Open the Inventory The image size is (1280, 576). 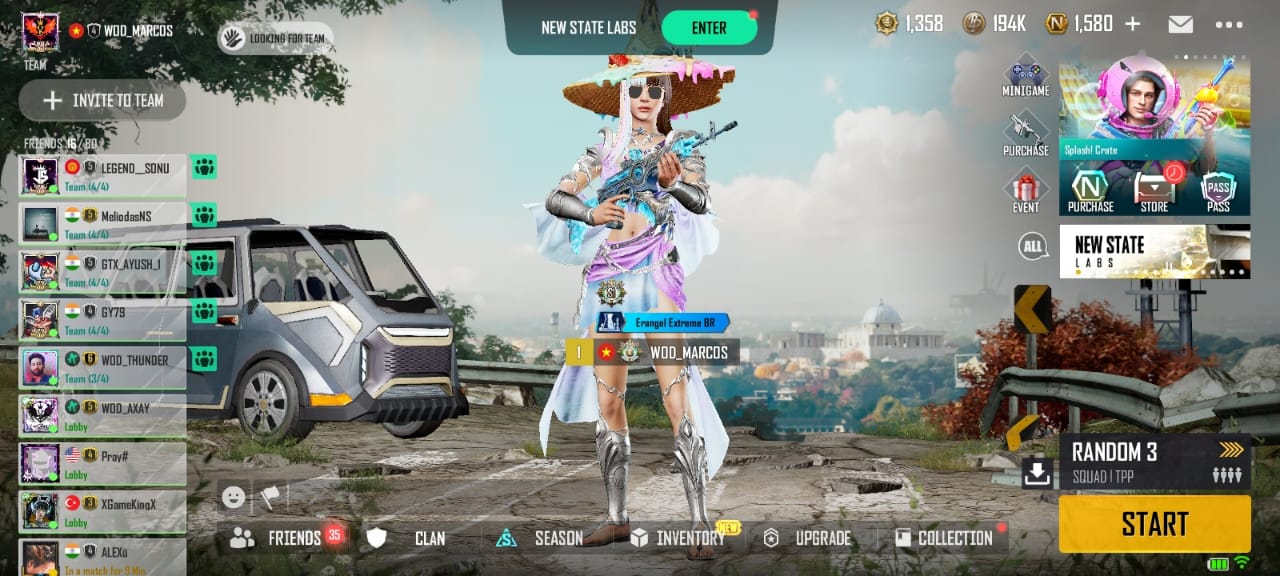[x=678, y=538]
